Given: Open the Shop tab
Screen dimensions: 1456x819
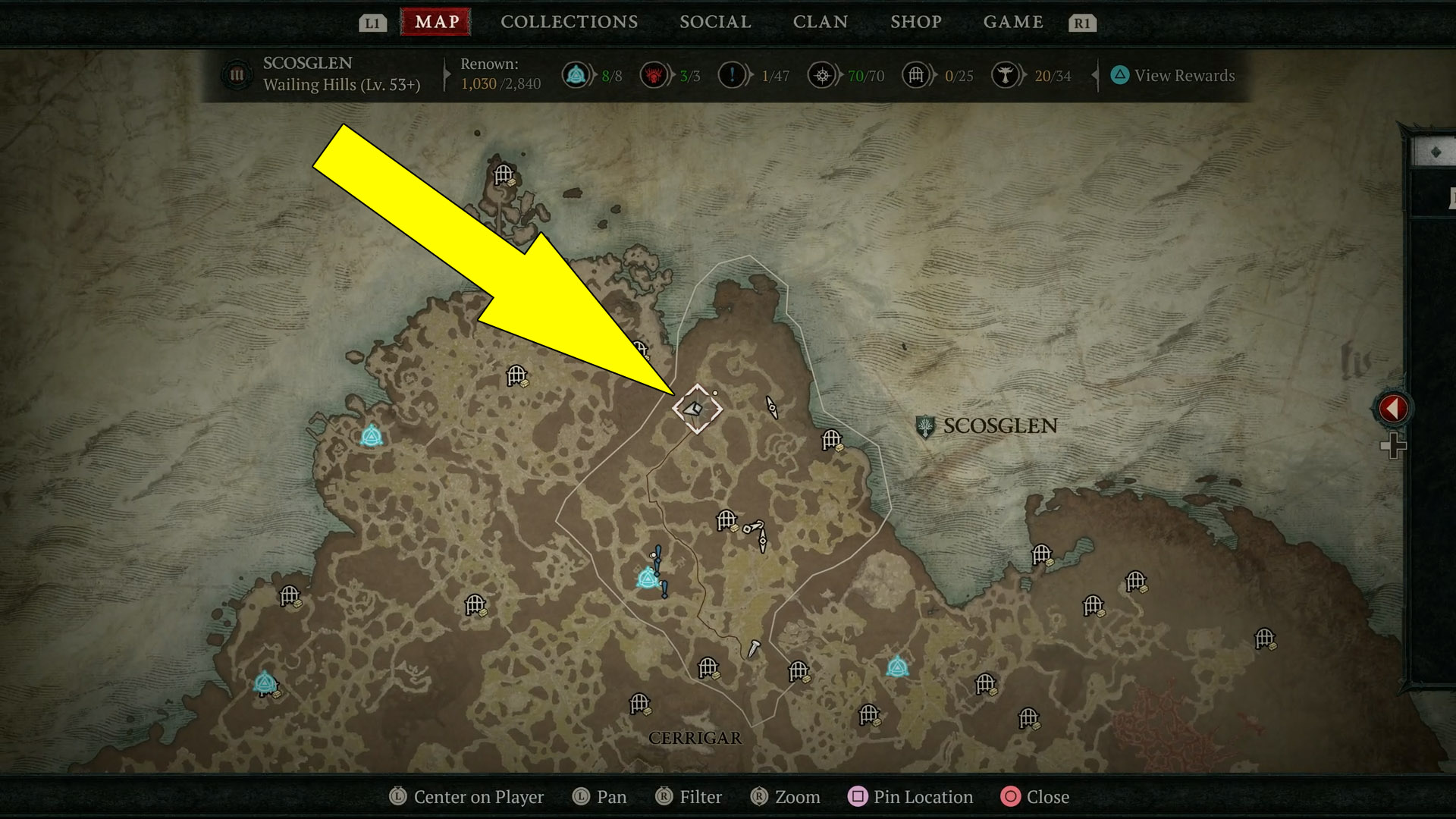Looking at the screenshot, I should (x=915, y=22).
